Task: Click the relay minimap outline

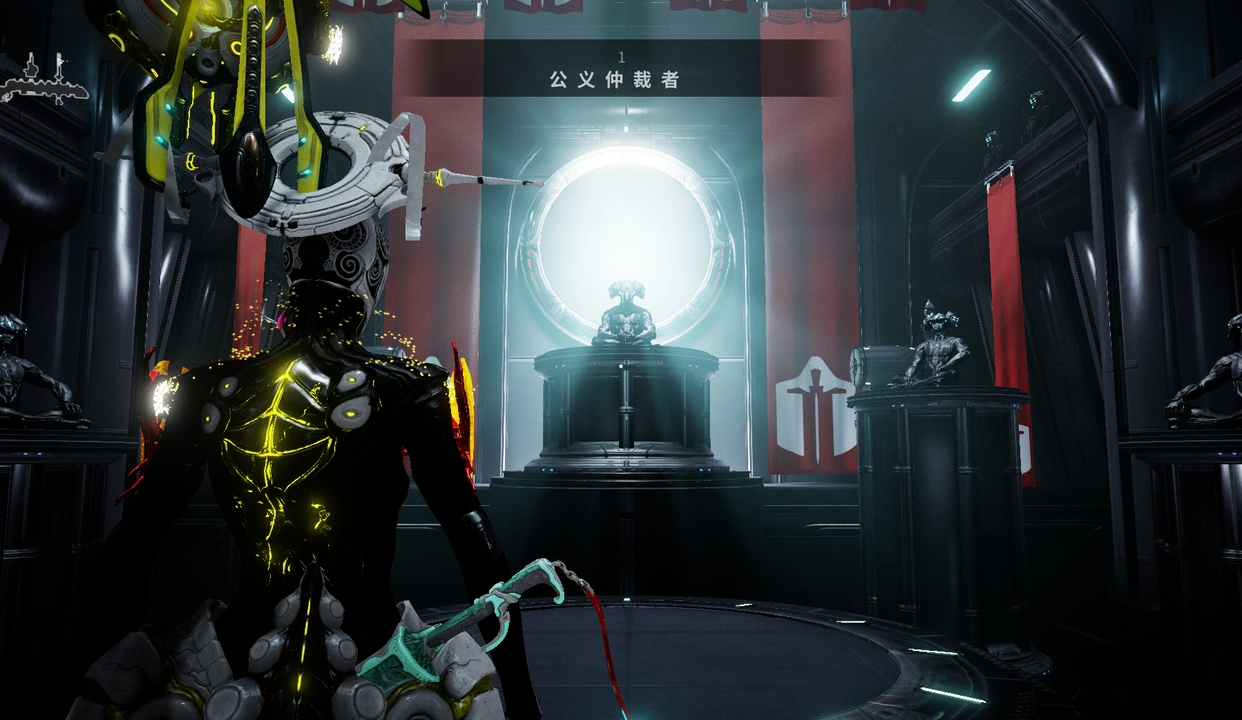Action: coord(44,82)
